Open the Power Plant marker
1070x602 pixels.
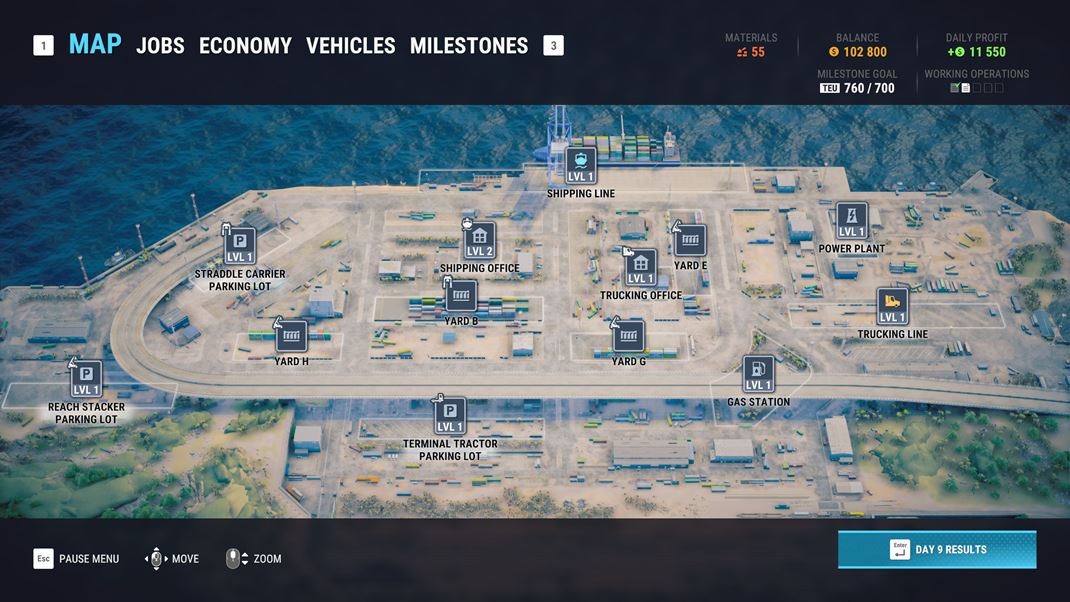851,221
